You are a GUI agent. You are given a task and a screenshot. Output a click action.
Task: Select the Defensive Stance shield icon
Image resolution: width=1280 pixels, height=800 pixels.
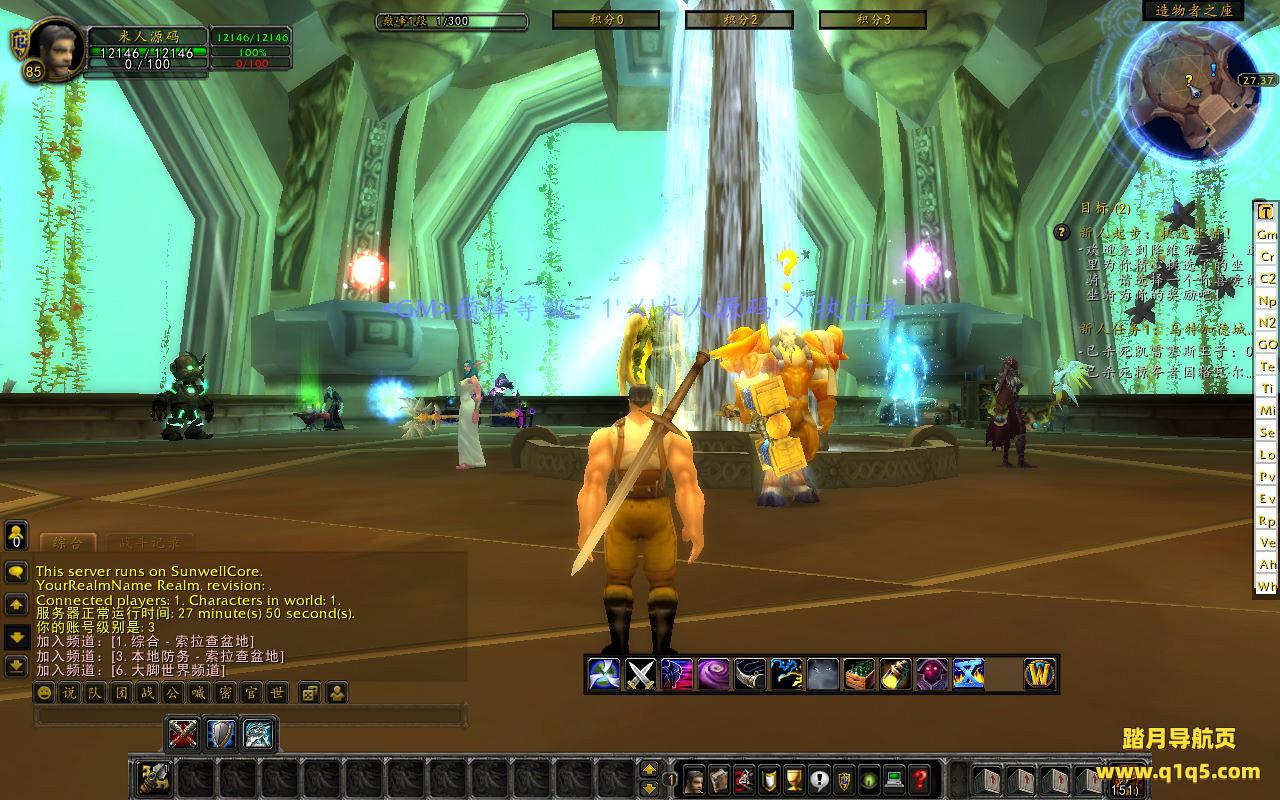click(x=220, y=735)
